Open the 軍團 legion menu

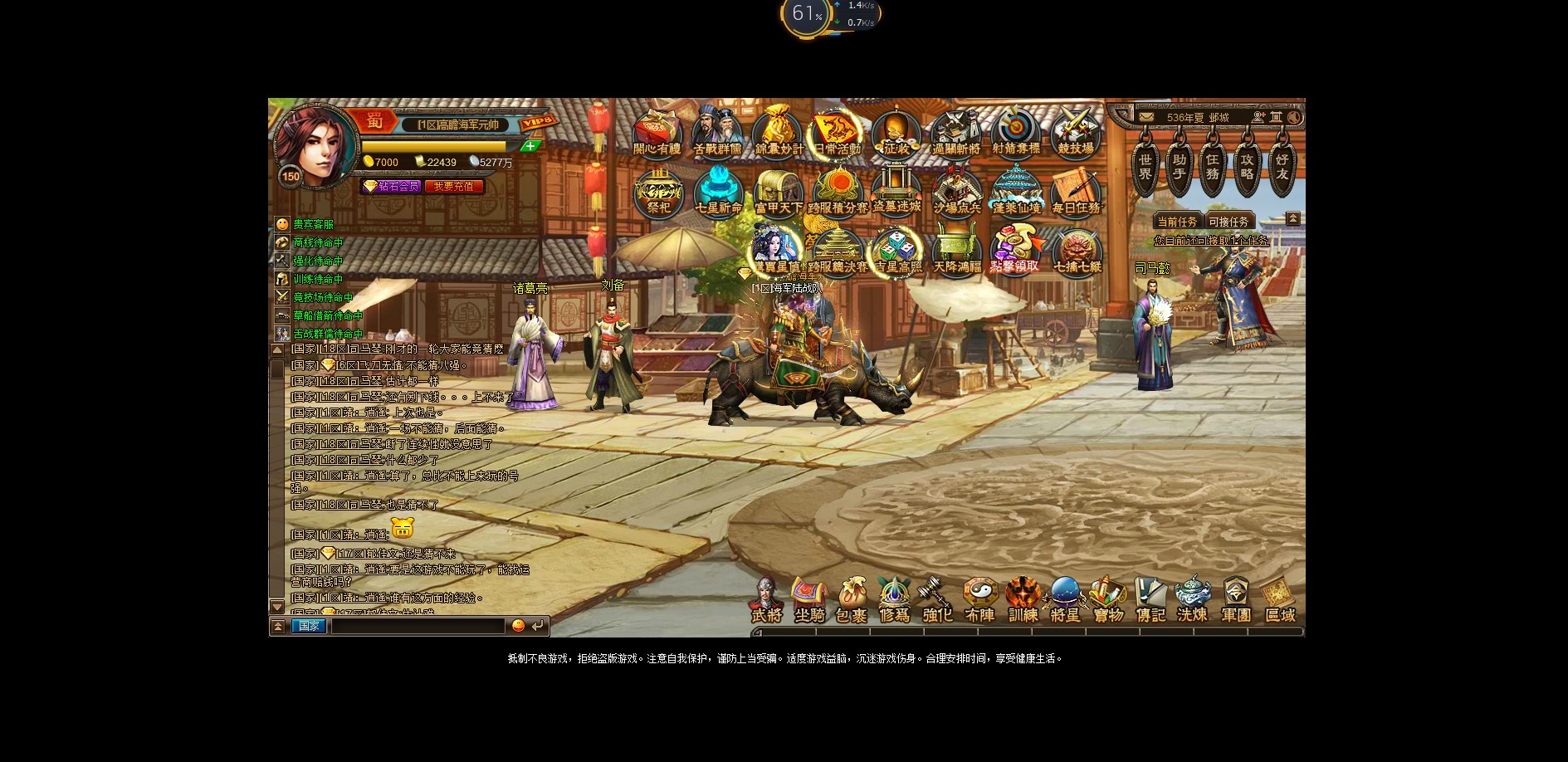click(x=1236, y=599)
